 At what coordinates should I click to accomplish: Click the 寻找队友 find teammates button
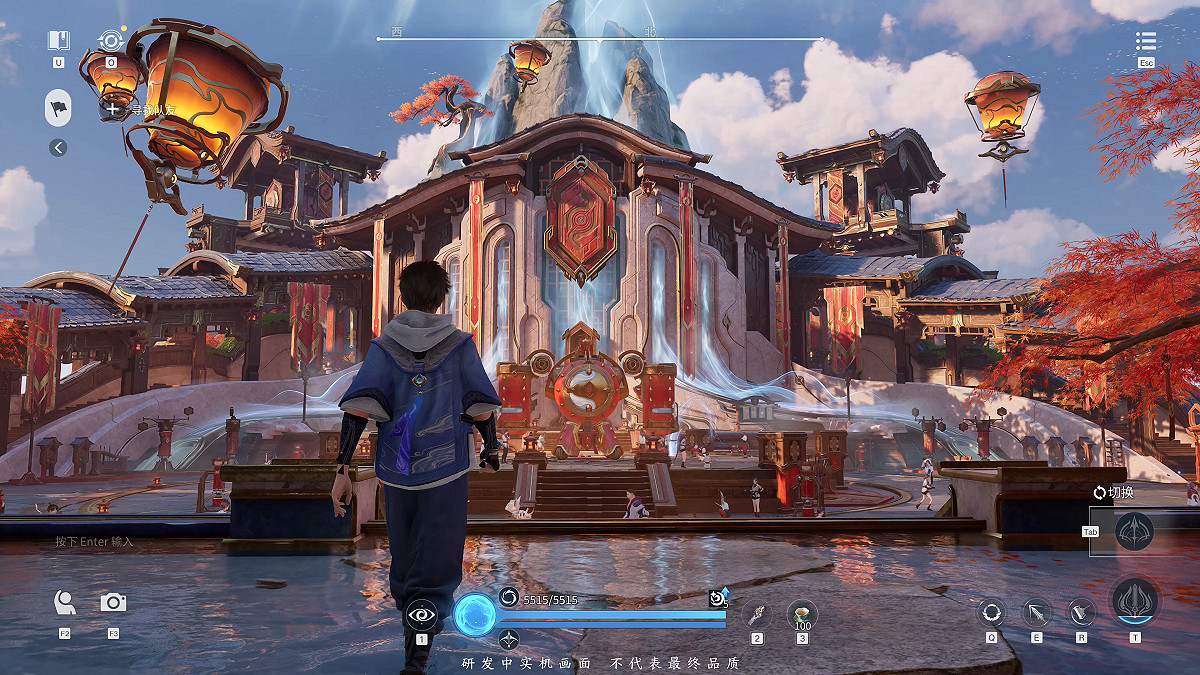pyautogui.click(x=140, y=110)
